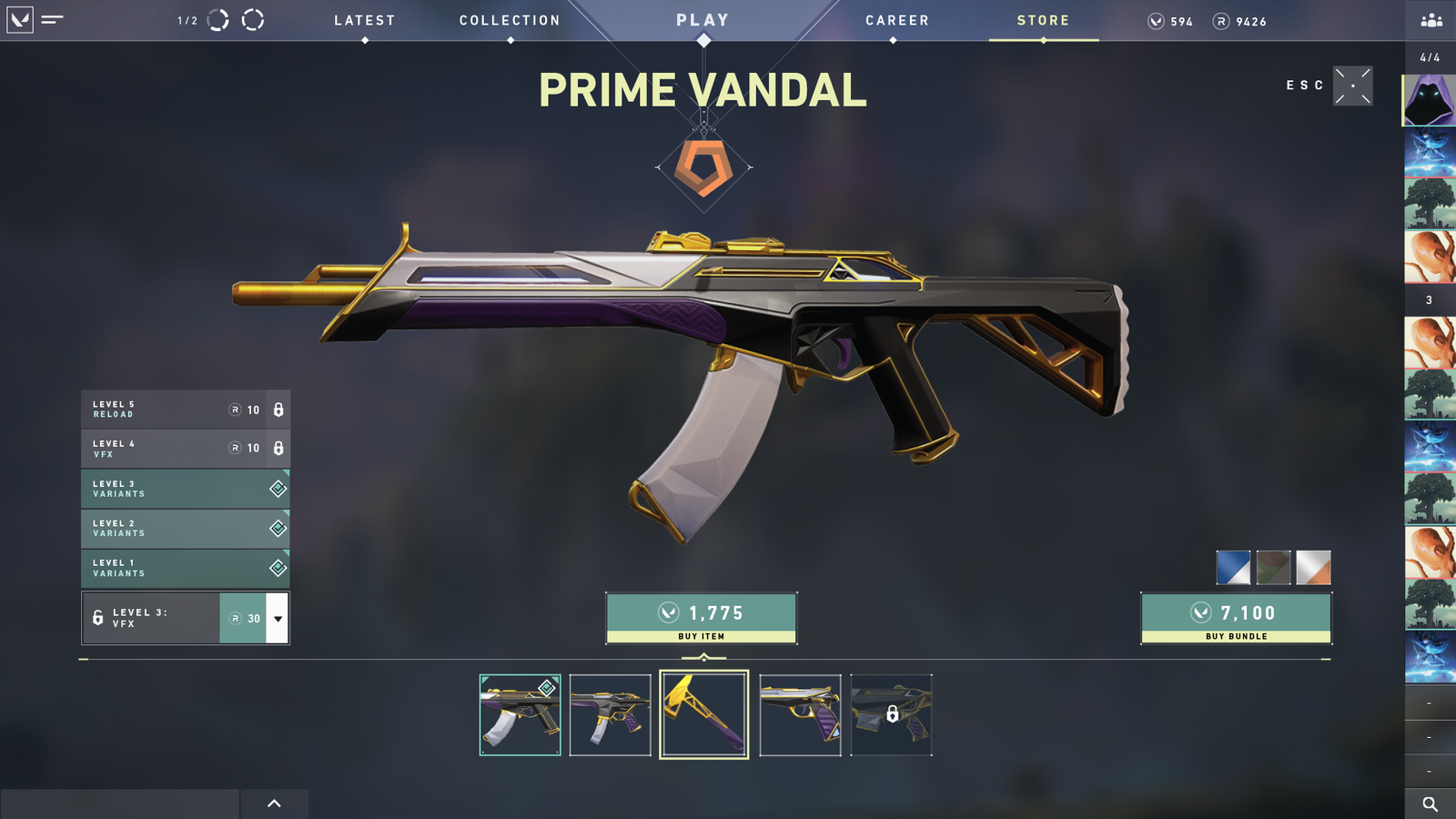Open the social party icon
1456x819 pixels.
click(1431, 20)
